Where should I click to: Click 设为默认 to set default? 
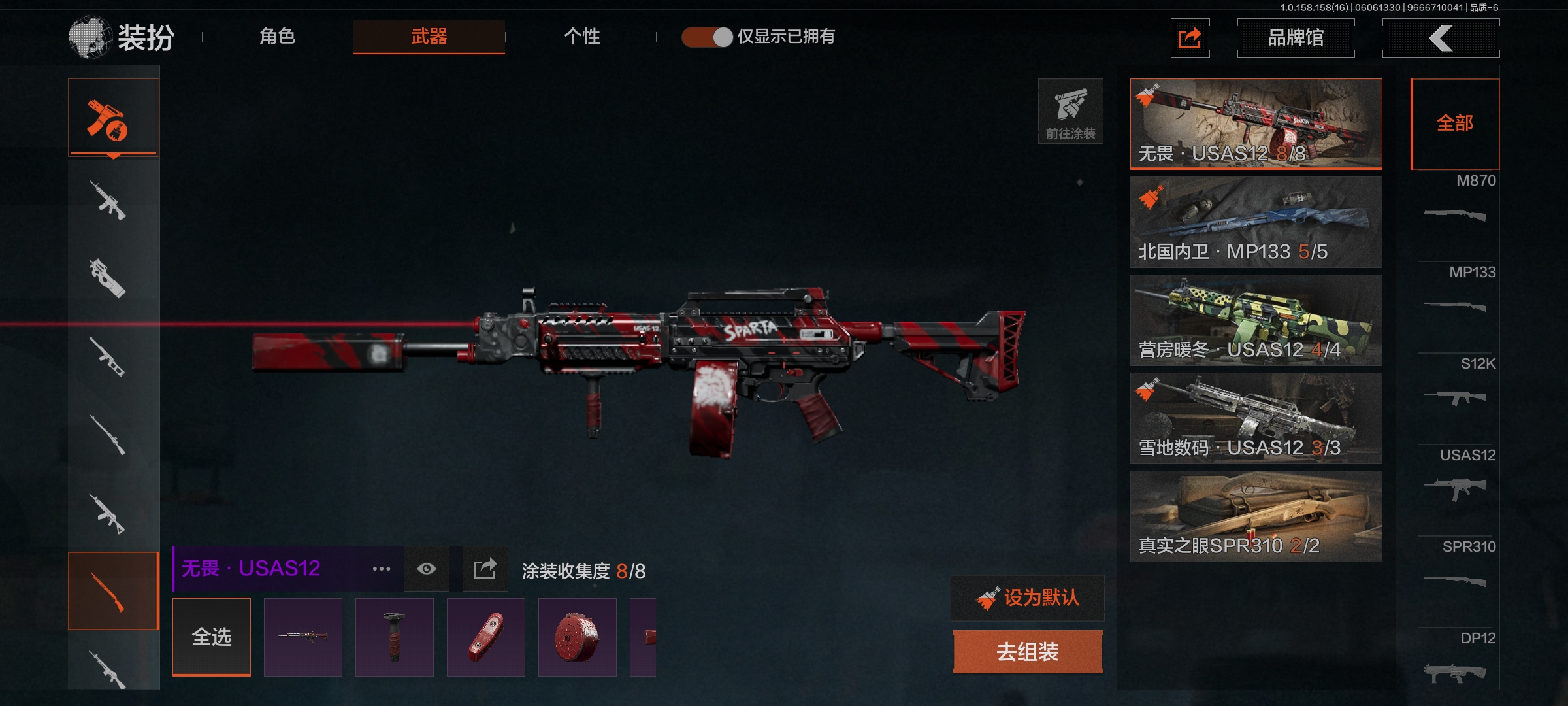(x=1028, y=597)
